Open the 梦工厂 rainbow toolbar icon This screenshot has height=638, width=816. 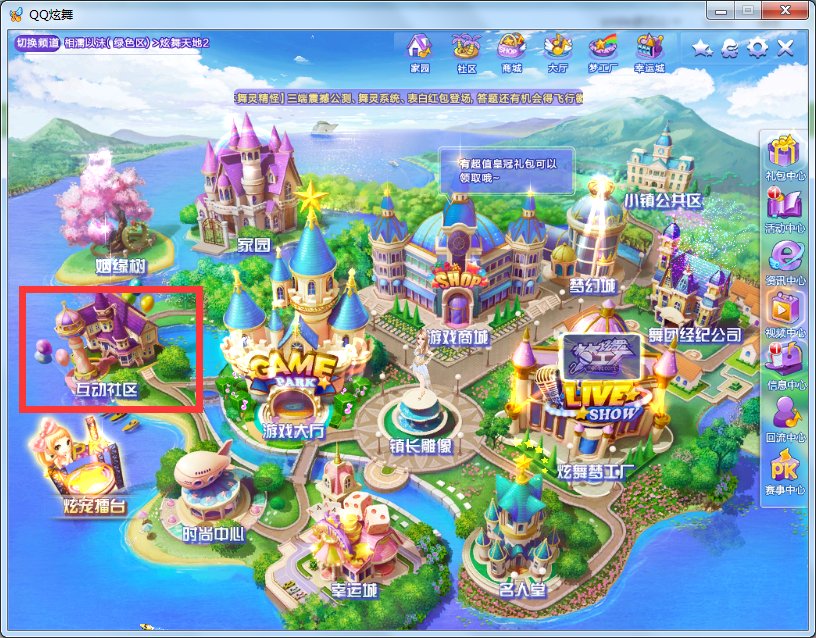603,50
